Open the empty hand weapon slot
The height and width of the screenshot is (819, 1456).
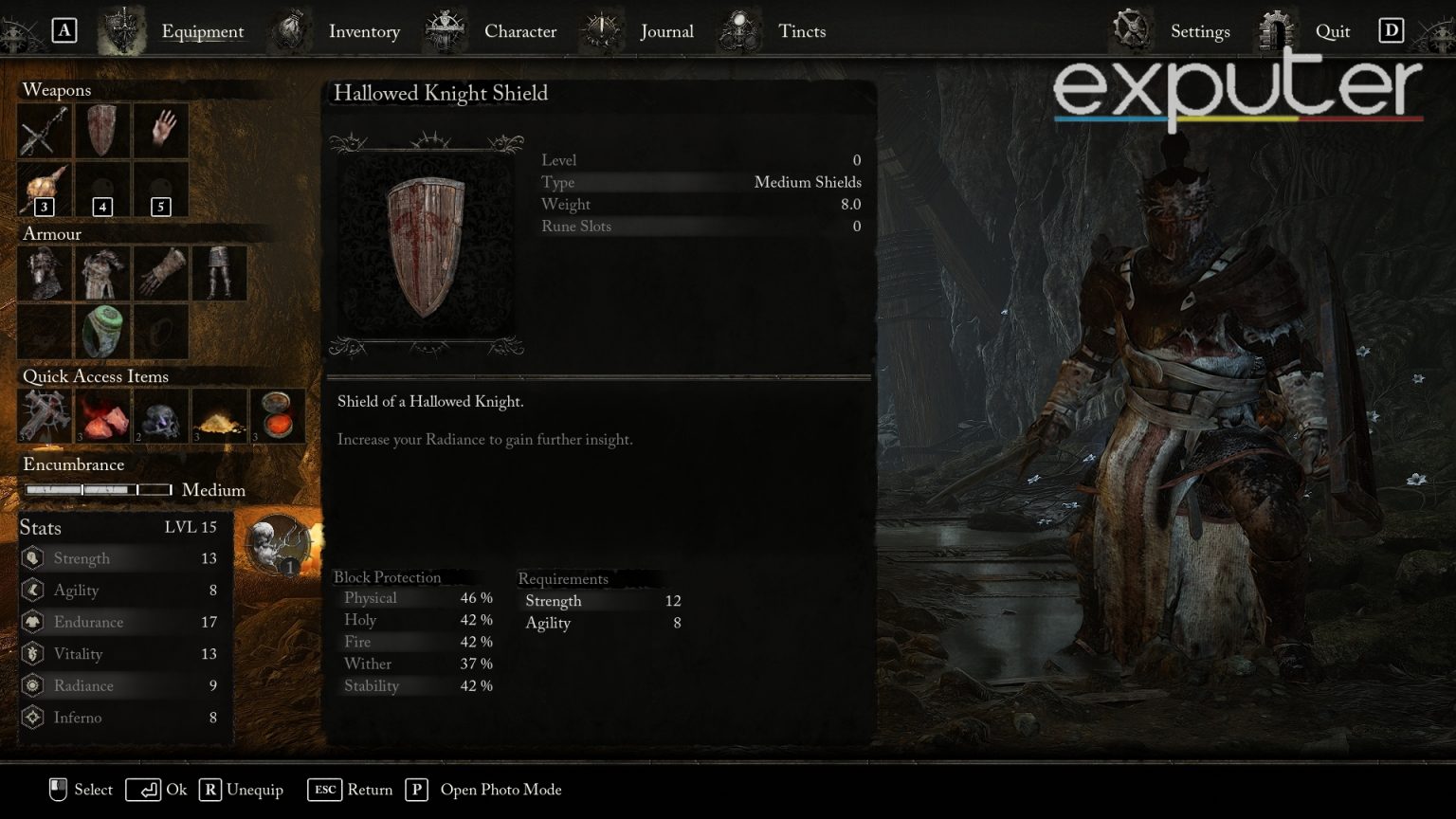tap(160, 130)
